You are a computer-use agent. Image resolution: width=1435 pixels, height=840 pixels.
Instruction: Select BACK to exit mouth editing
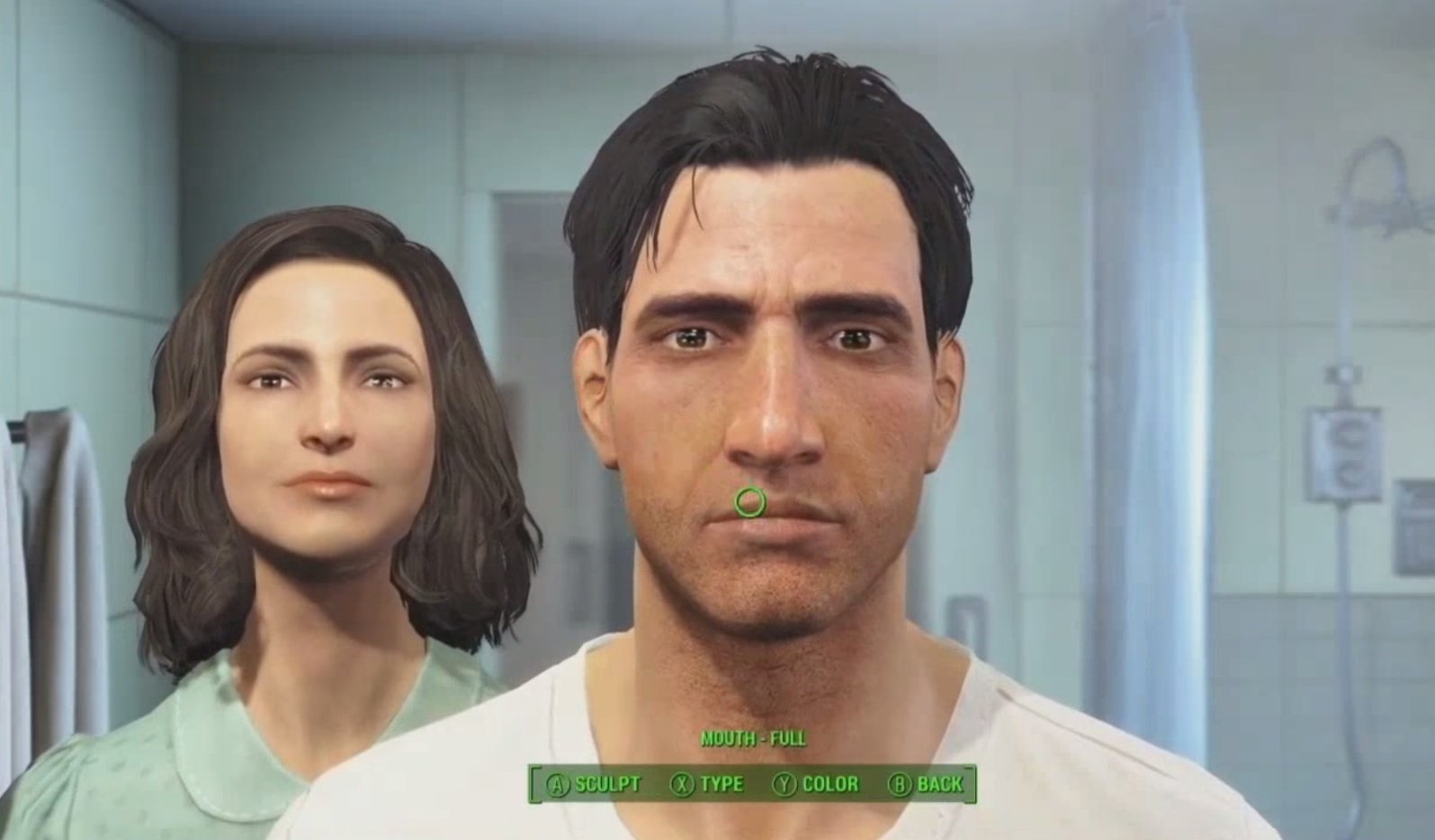[941, 783]
